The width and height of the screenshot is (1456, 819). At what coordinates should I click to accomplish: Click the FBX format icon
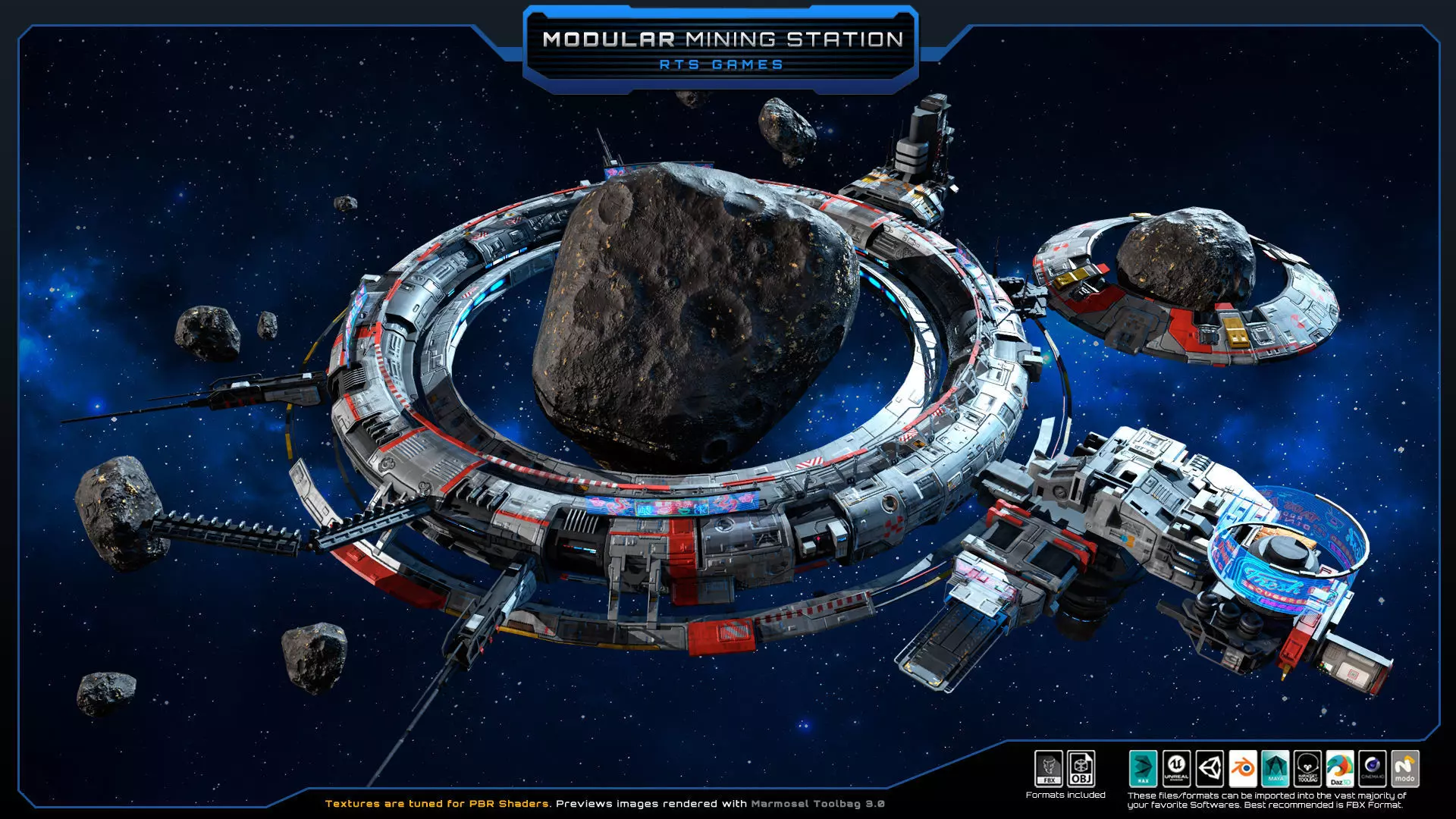pos(1049,769)
